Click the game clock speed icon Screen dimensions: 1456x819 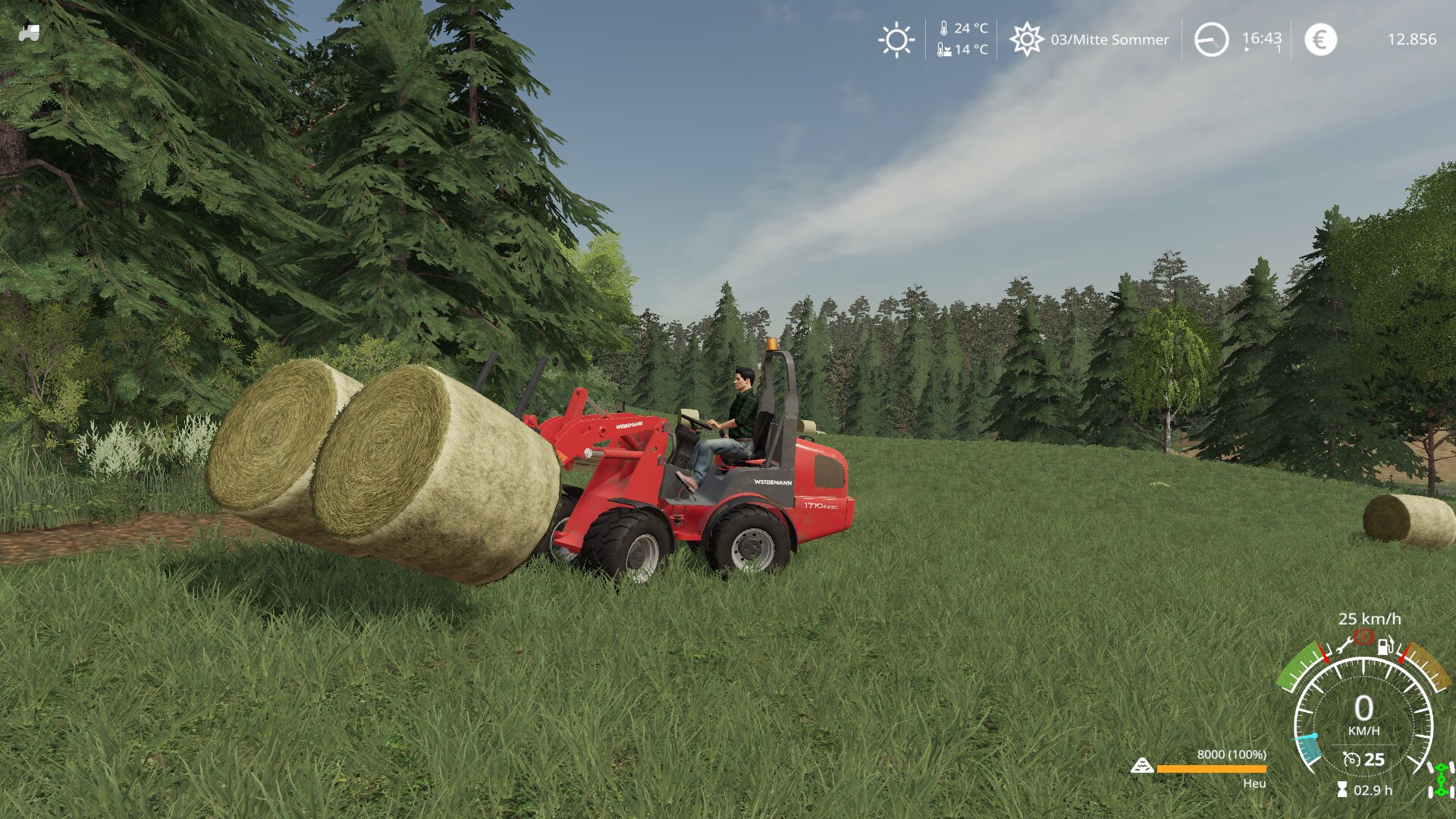[x=1211, y=39]
